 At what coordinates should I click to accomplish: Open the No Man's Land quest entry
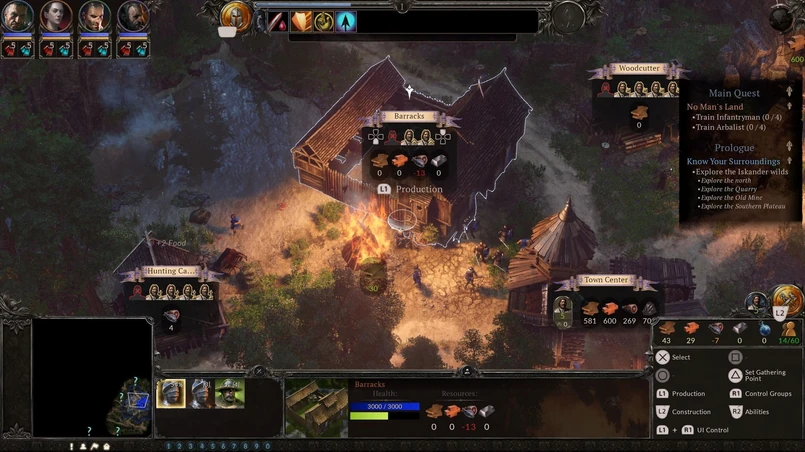(715, 107)
